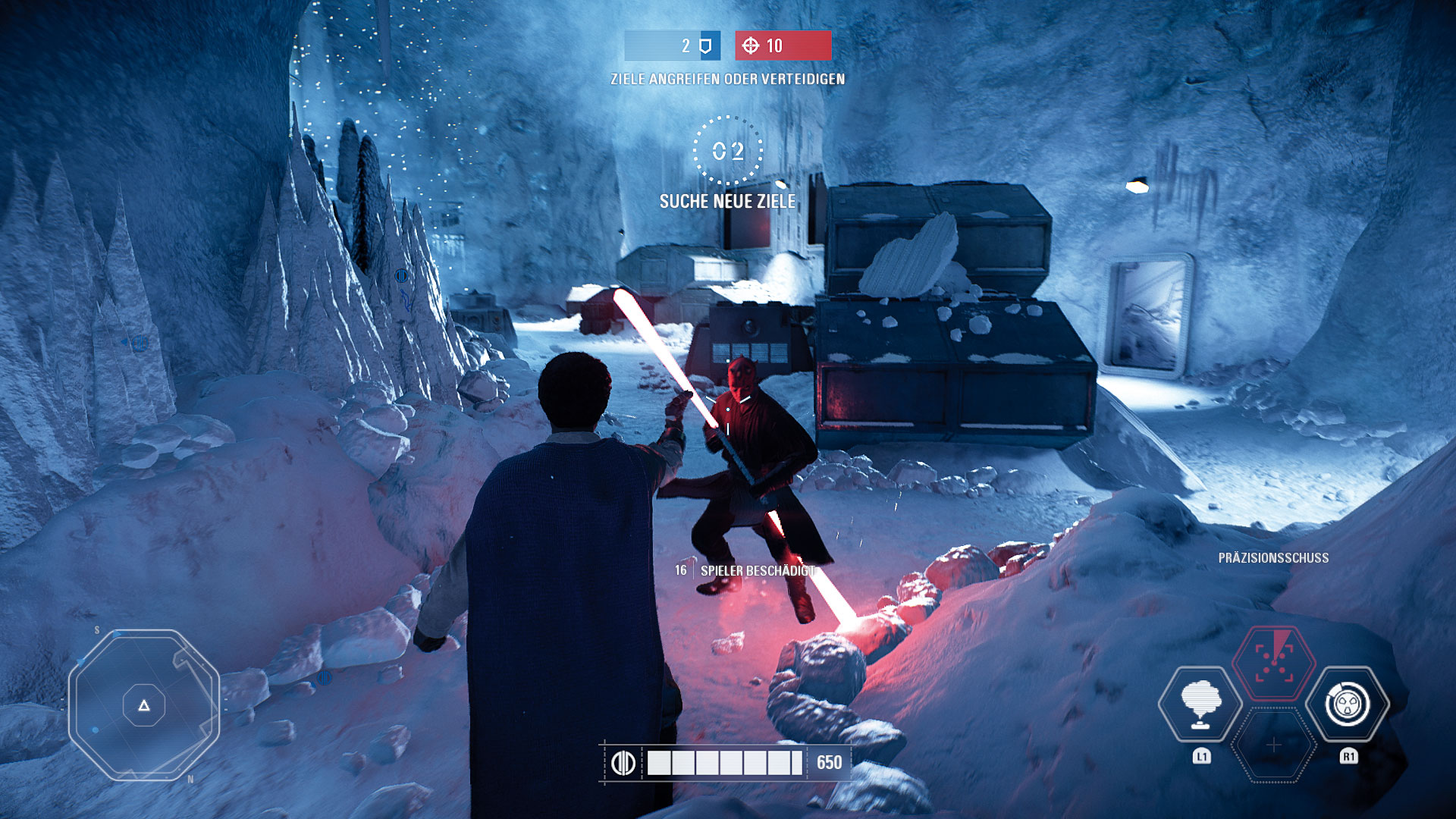Select the 'Suche neue Ziele' objective marker

728,151
